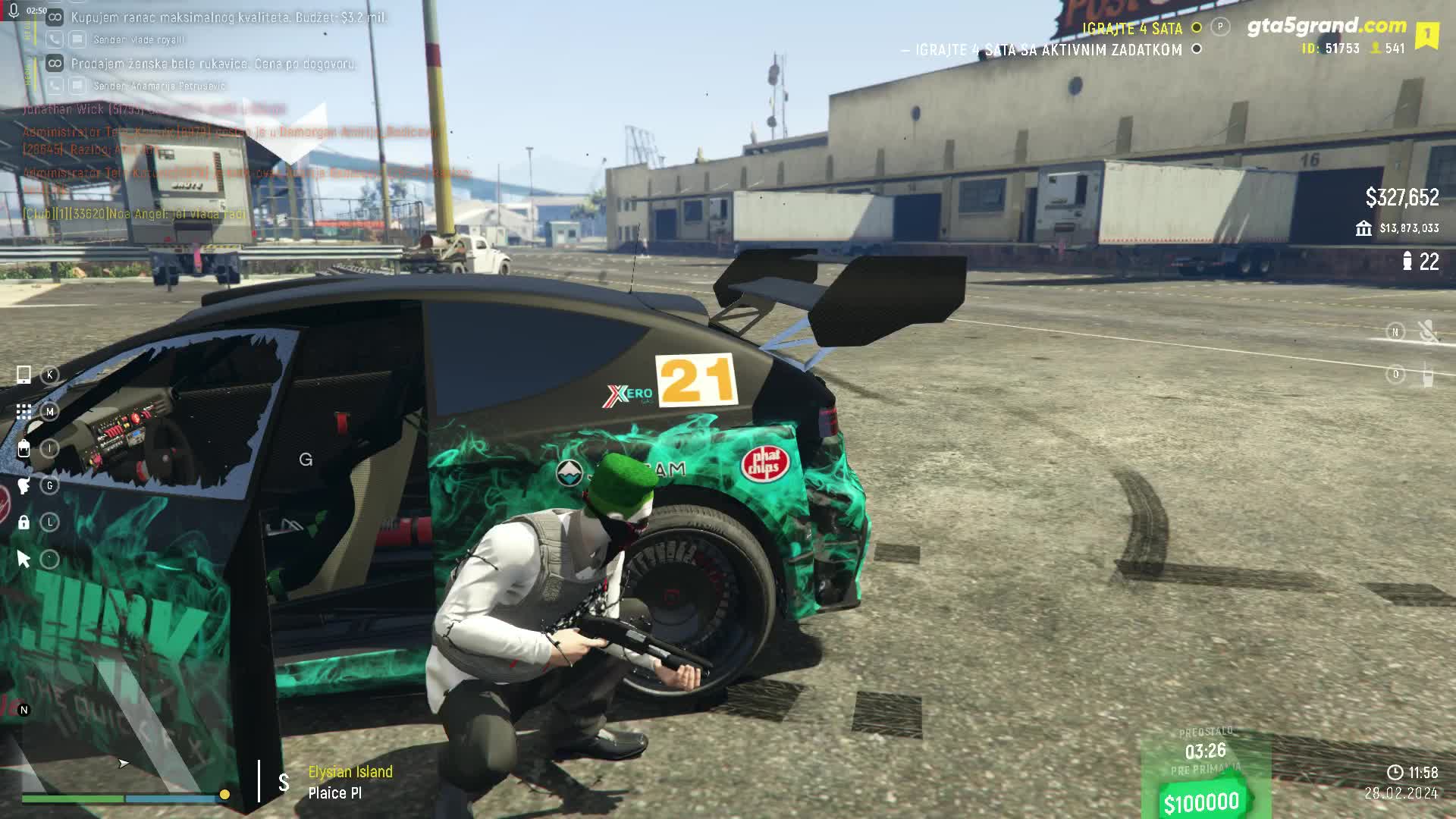Viewport: 1456px width, 819px height.
Task: Select the flexed-arm animations icon
Action: pos(24,485)
